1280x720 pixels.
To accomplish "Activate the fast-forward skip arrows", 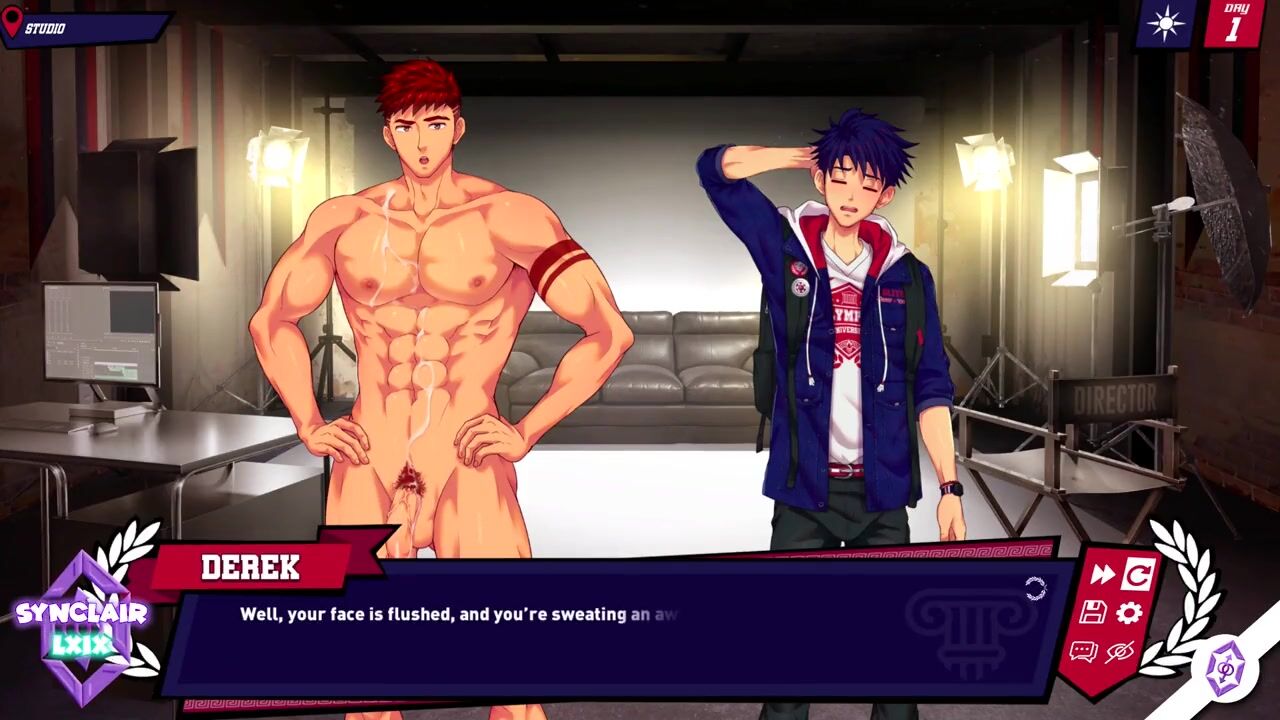I will pyautogui.click(x=1102, y=574).
